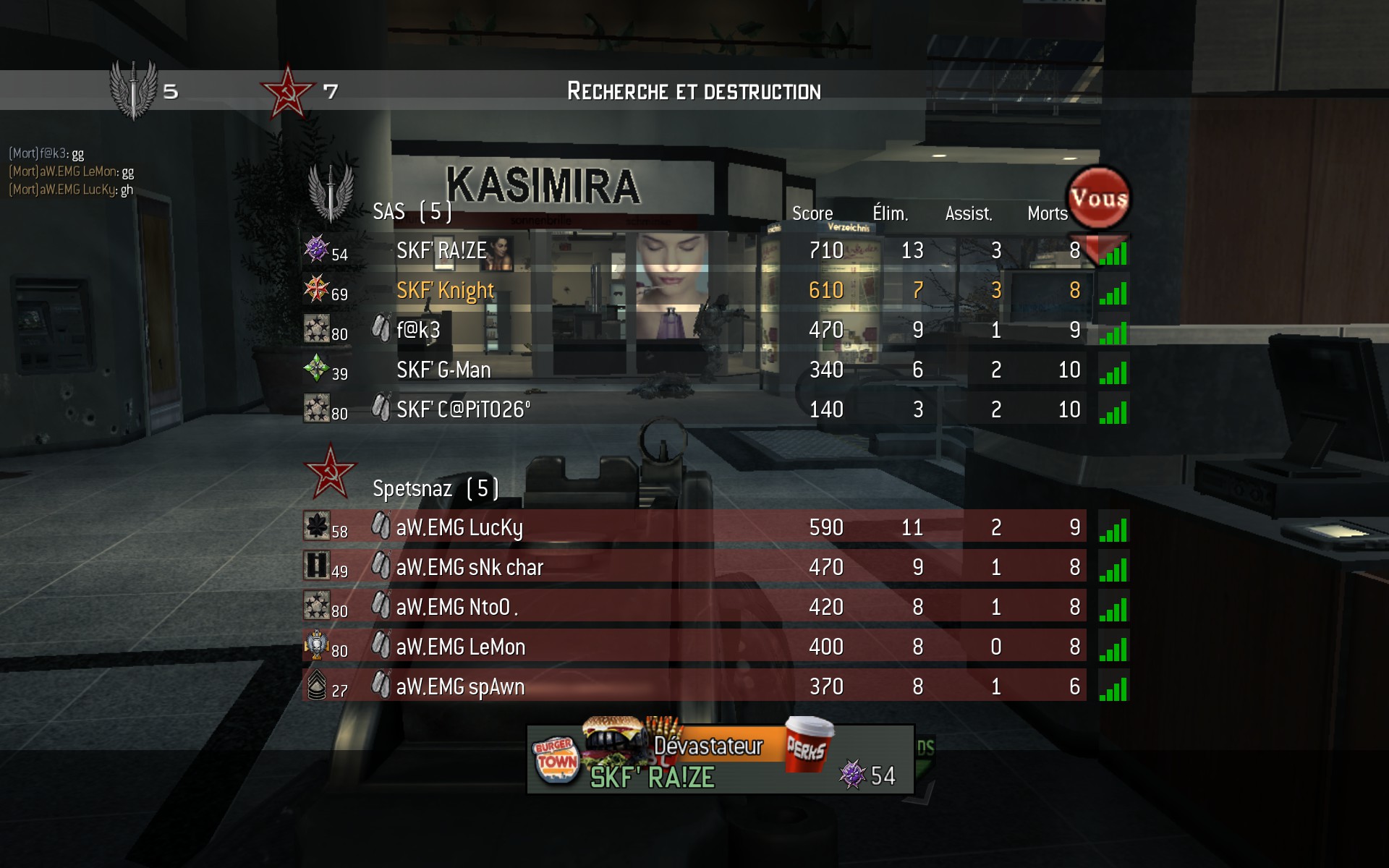Click the Spetsnaz team header
The width and height of the screenshot is (1389, 868).
point(435,489)
